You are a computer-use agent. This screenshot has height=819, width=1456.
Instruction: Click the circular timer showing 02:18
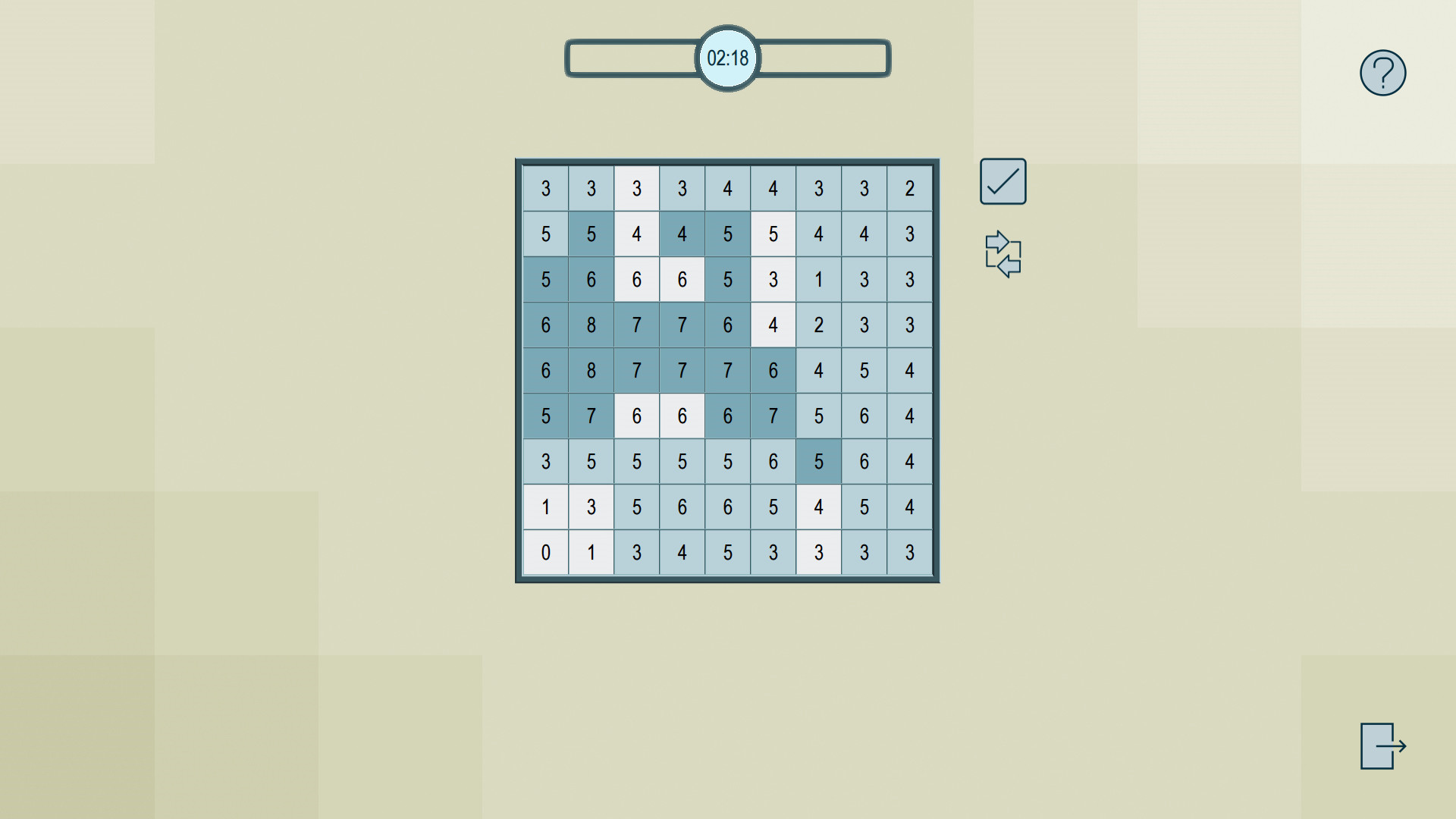coord(727,58)
